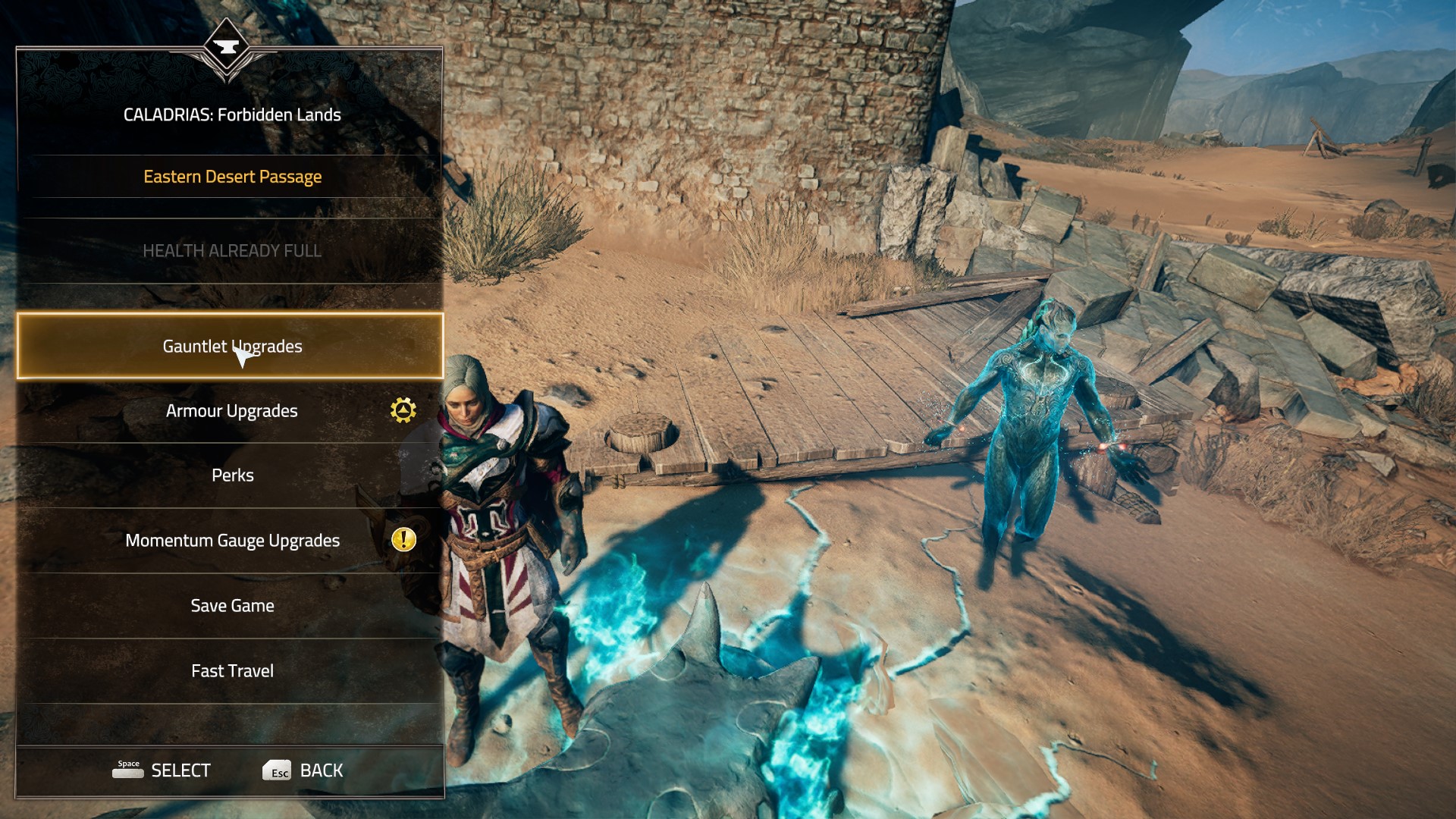Click the BACK button label

click(x=321, y=770)
